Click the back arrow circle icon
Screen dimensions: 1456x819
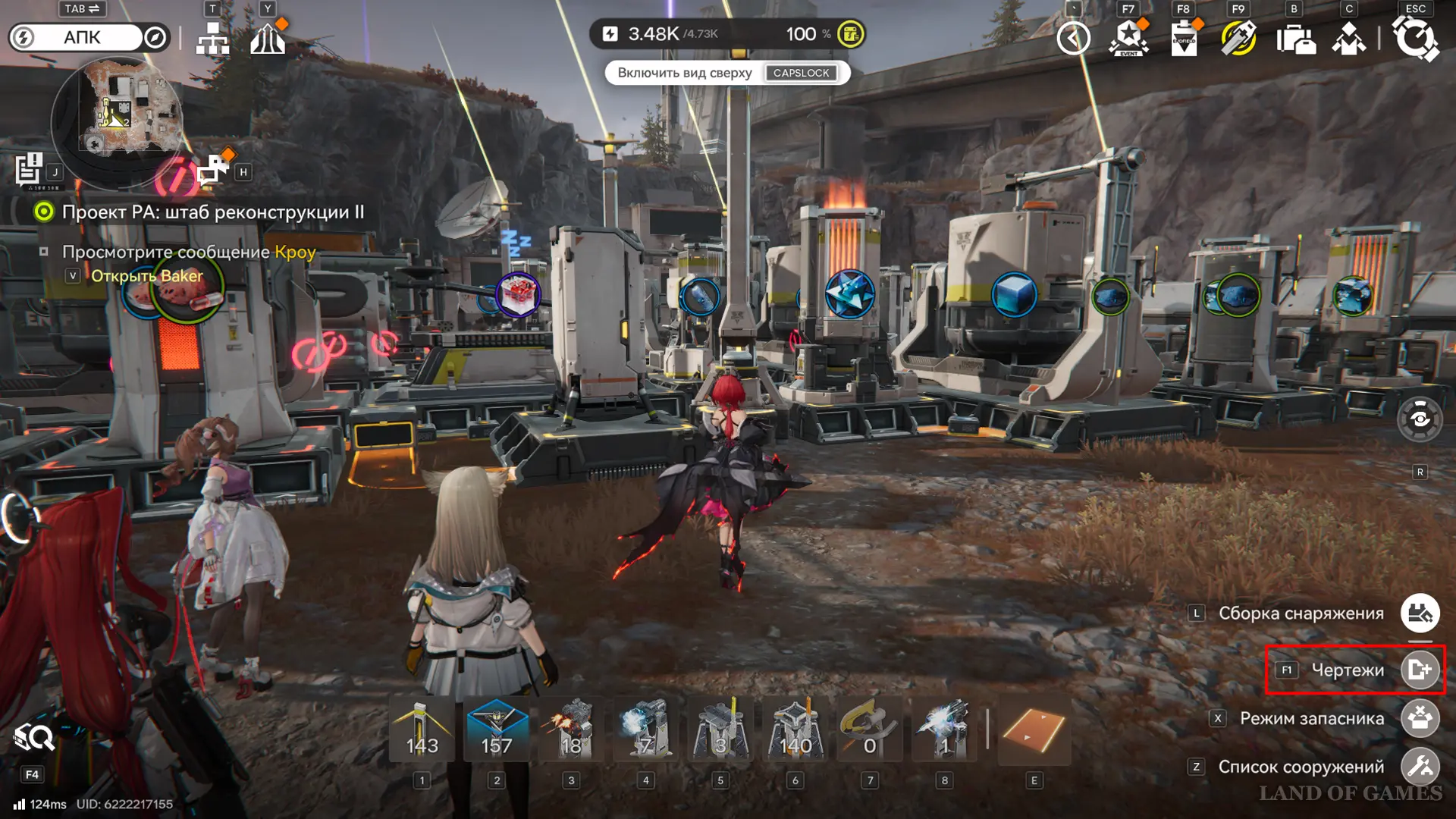point(1073,38)
